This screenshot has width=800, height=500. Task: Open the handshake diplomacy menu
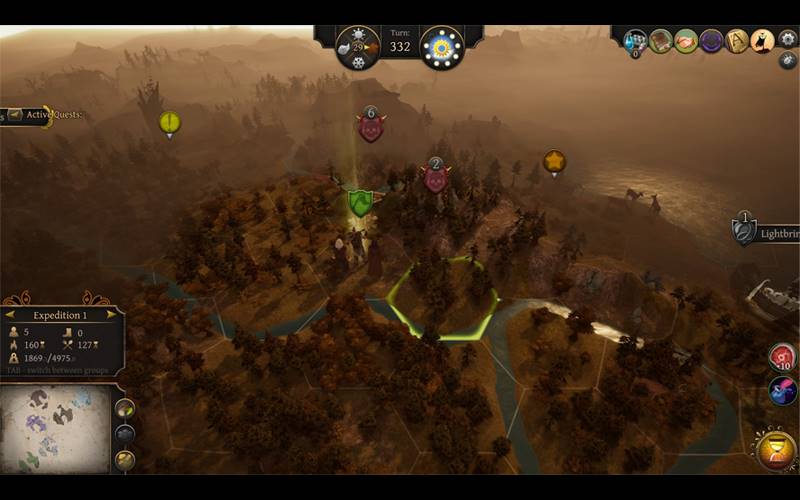pos(686,41)
